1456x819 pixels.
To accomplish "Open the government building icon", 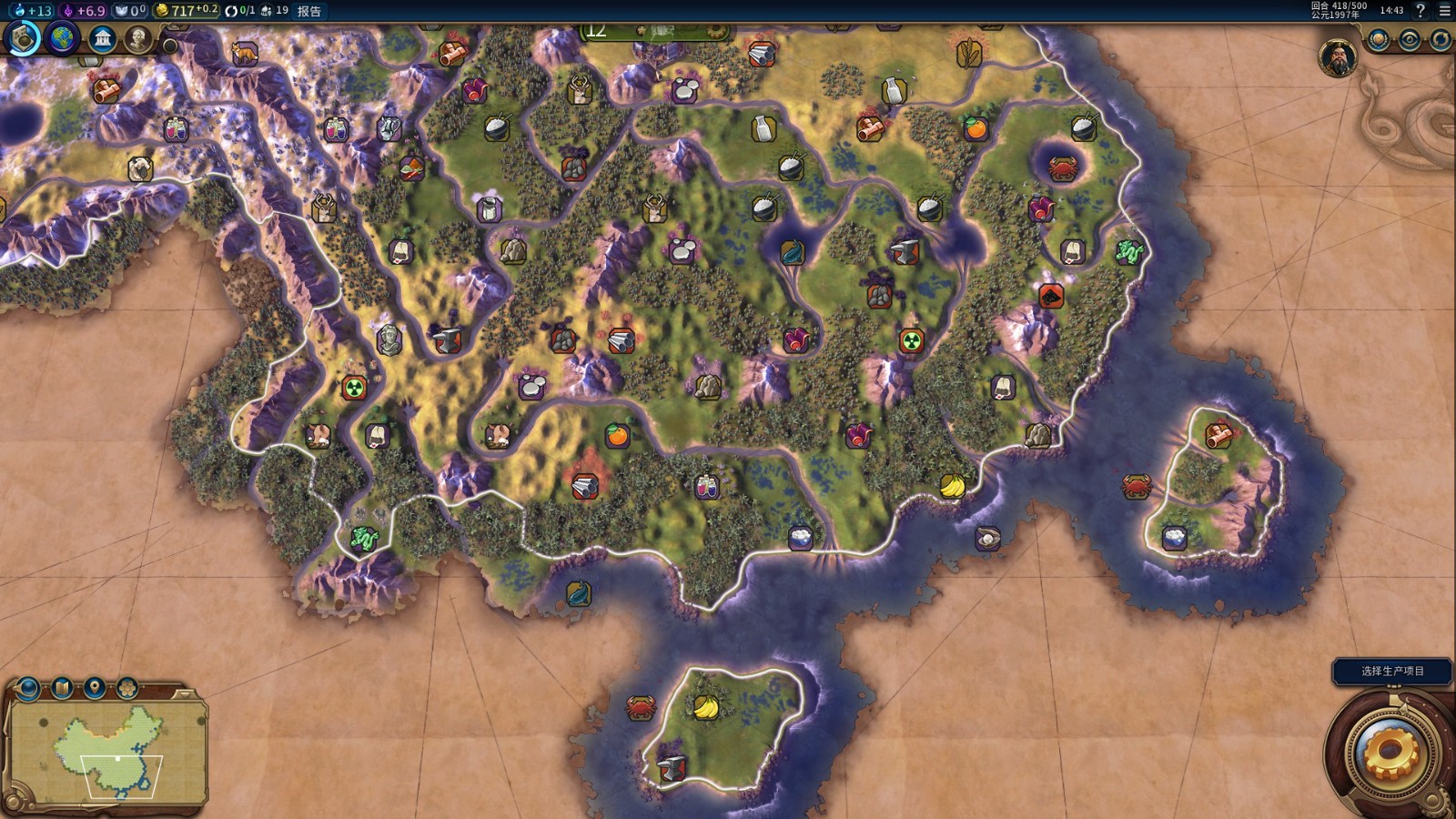I will (x=102, y=39).
